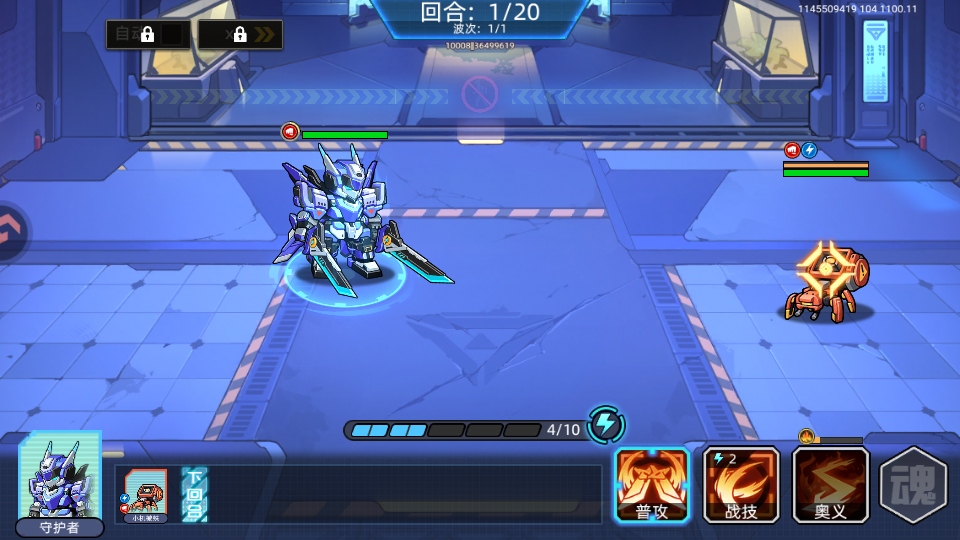The image size is (960, 540).
Task: Select the red crab enemy turn-order card
Action: point(140,494)
